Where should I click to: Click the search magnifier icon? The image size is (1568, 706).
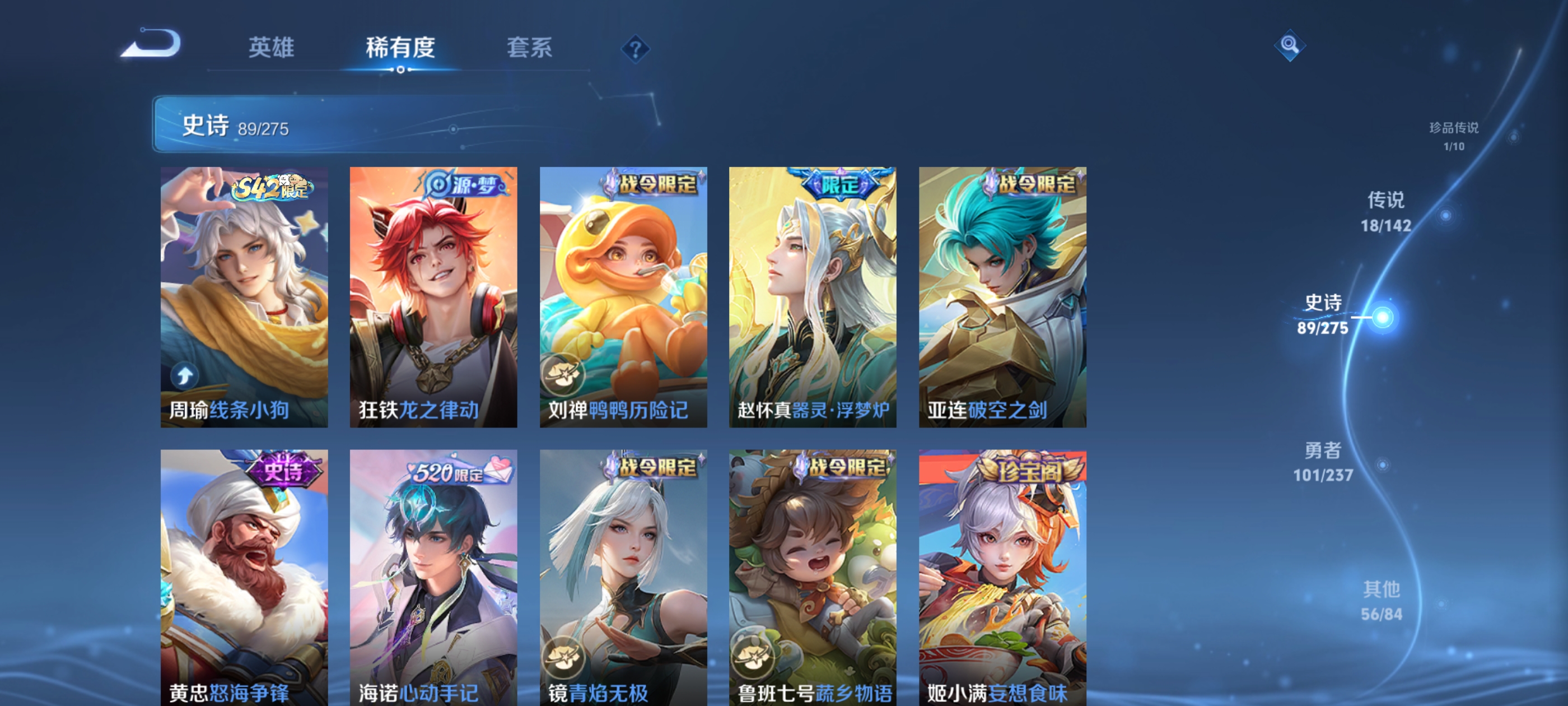coord(1290,45)
